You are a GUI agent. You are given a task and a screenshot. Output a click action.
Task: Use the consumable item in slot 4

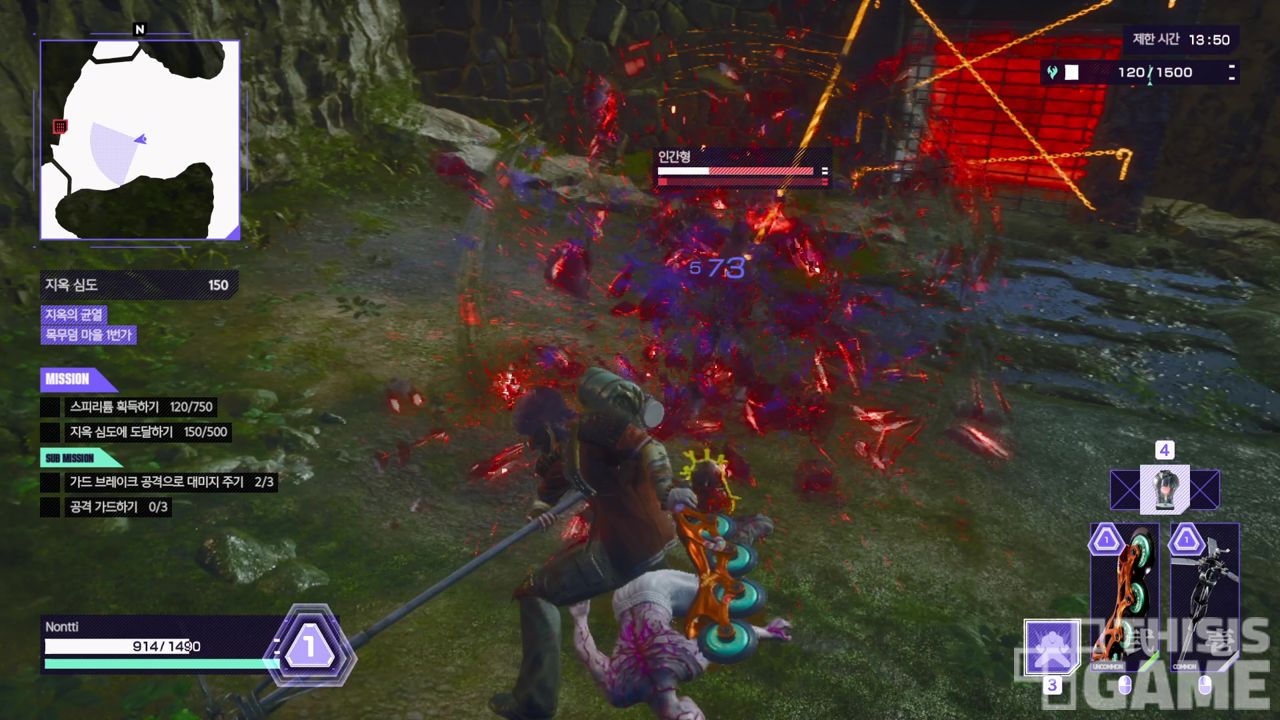pyautogui.click(x=1164, y=489)
